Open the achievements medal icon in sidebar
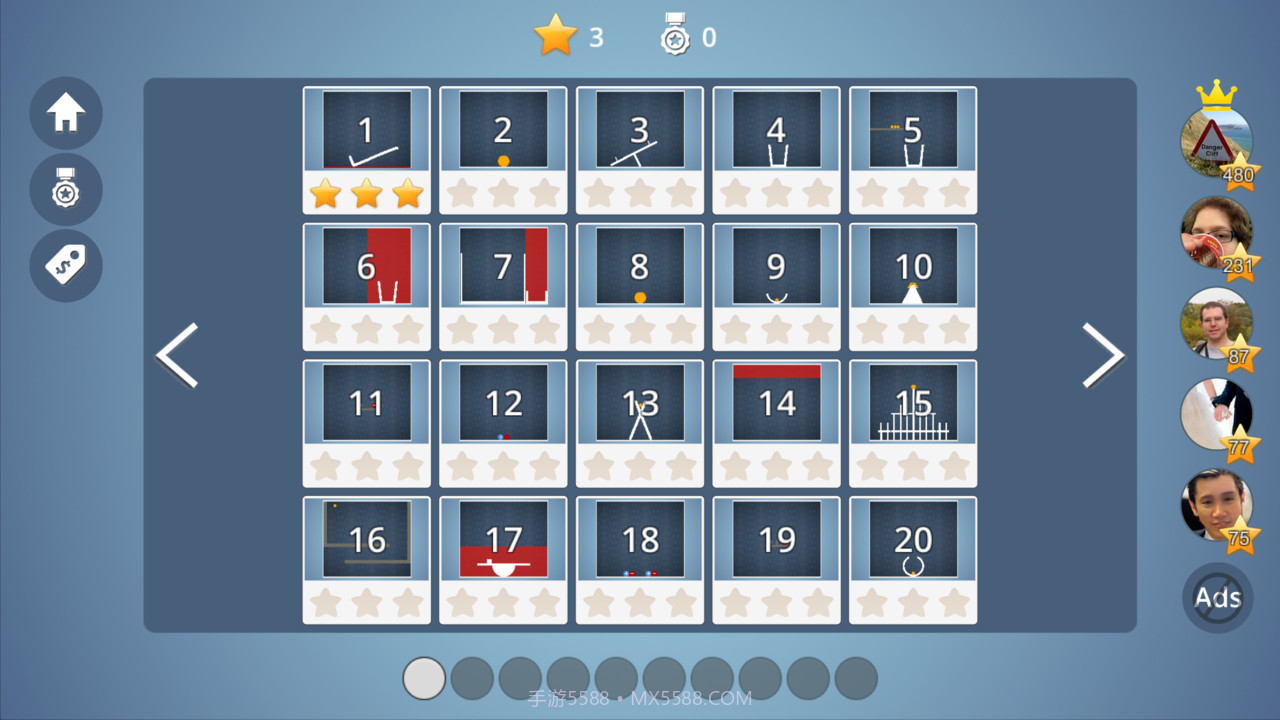 click(x=65, y=190)
